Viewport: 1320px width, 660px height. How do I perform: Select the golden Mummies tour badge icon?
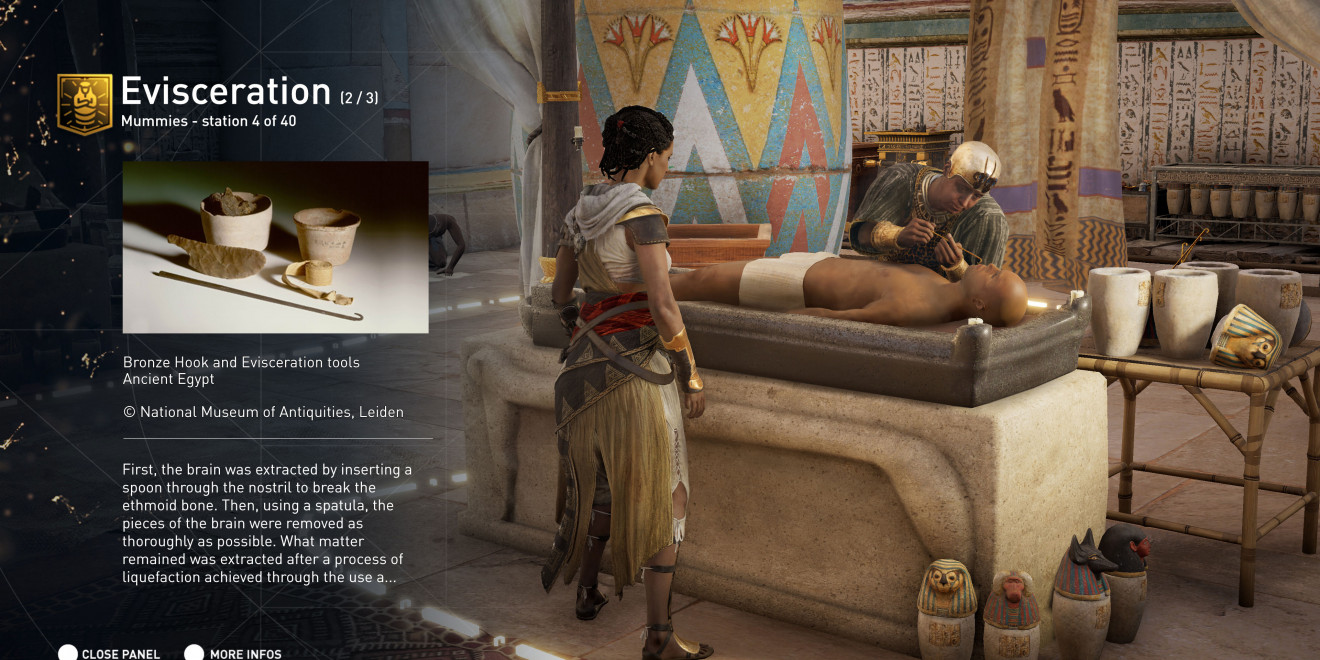84,103
